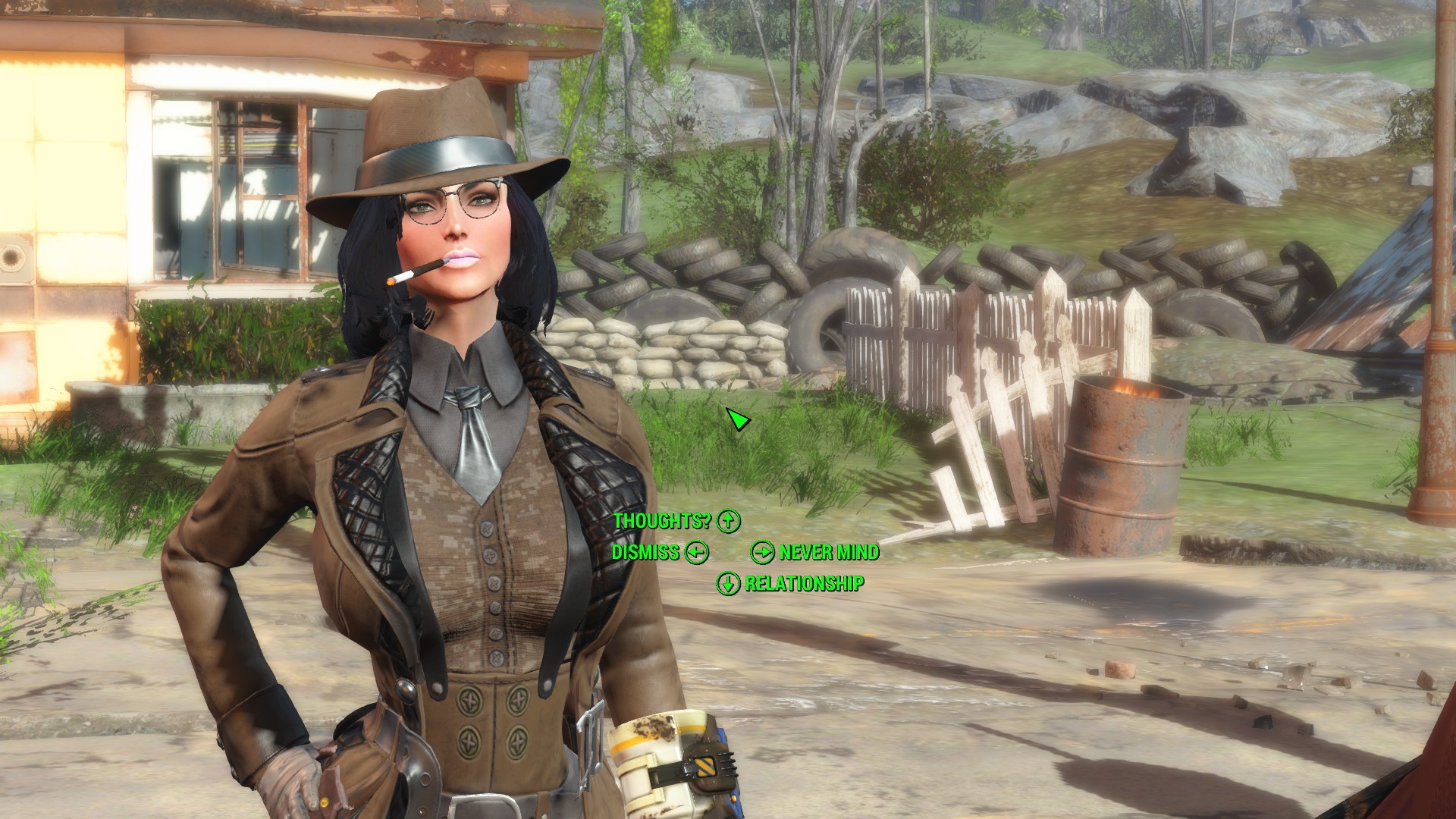This screenshot has width=1456, height=819.
Task: Select DISMISS to send companion away
Action: point(645,552)
